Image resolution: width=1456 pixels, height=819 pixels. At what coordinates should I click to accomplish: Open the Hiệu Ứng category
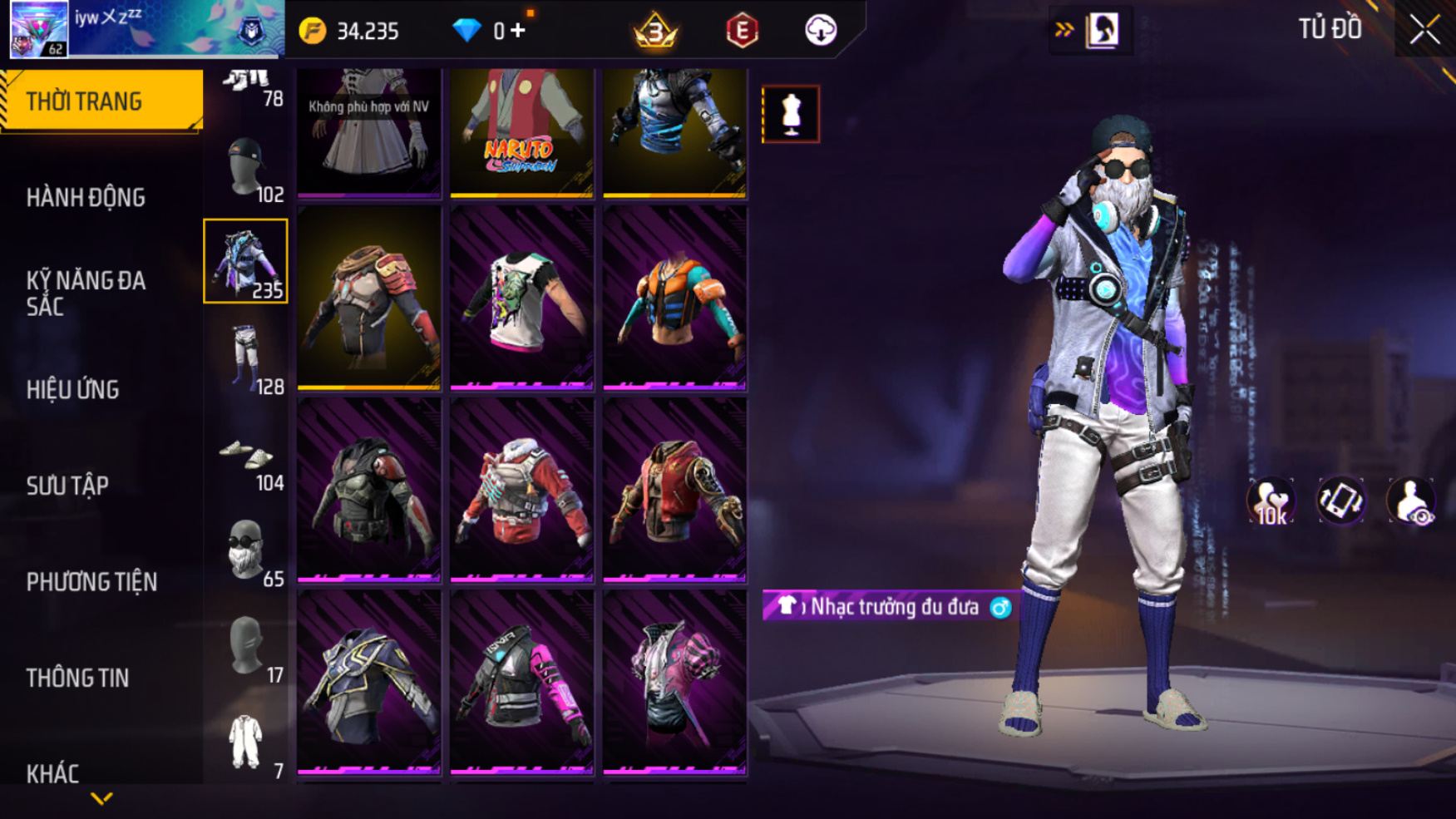[x=73, y=389]
